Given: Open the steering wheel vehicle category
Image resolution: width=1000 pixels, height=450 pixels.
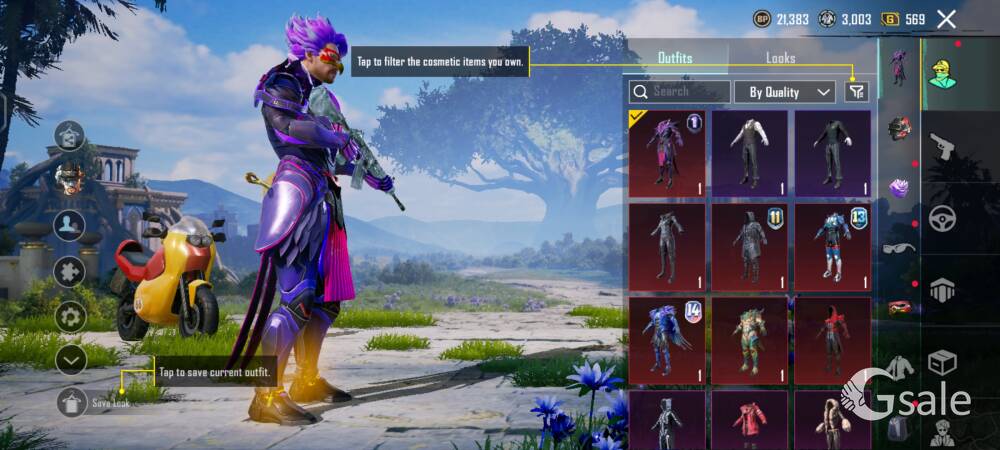Looking at the screenshot, I should (x=942, y=218).
